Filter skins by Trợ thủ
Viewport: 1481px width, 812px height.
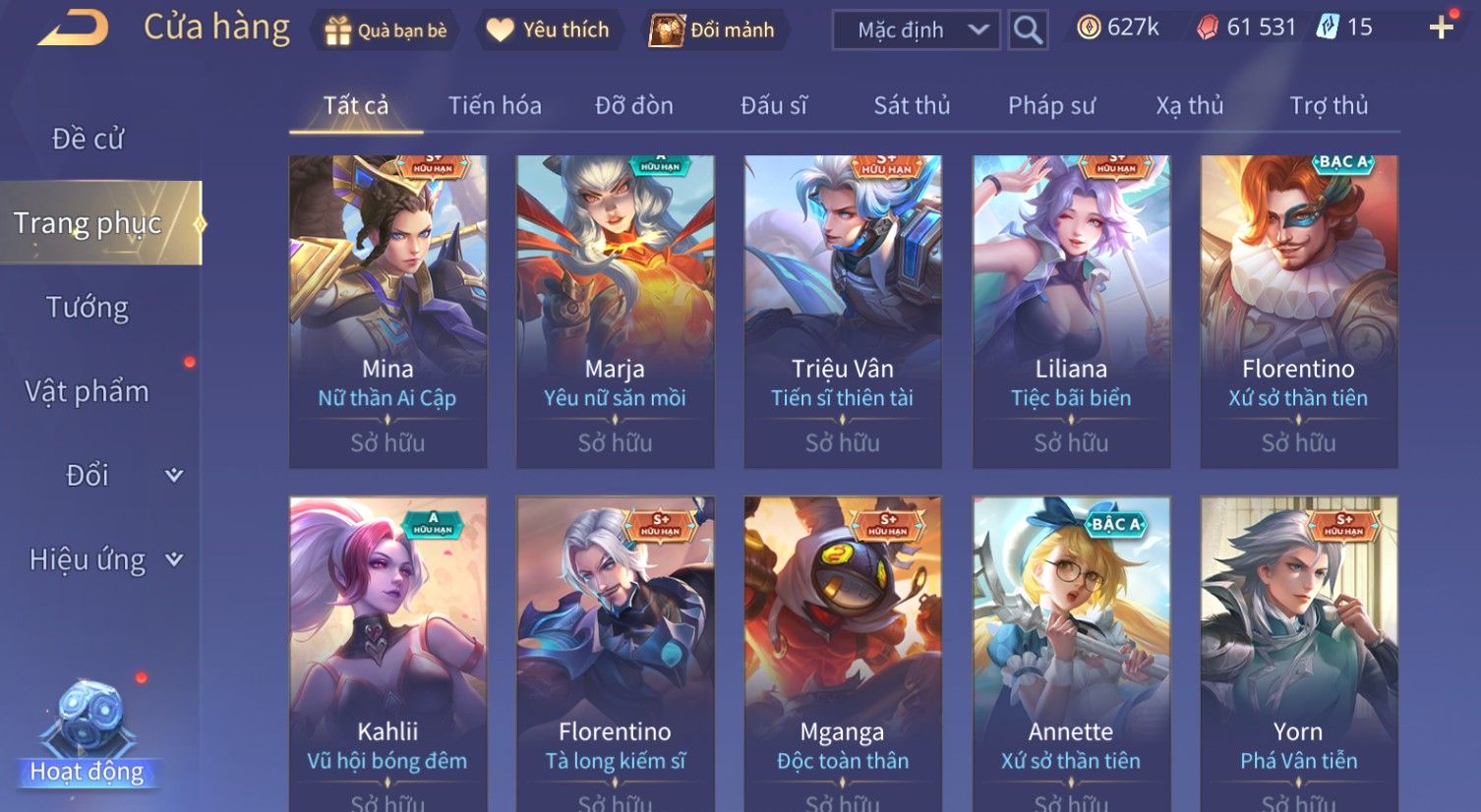coord(1329,105)
